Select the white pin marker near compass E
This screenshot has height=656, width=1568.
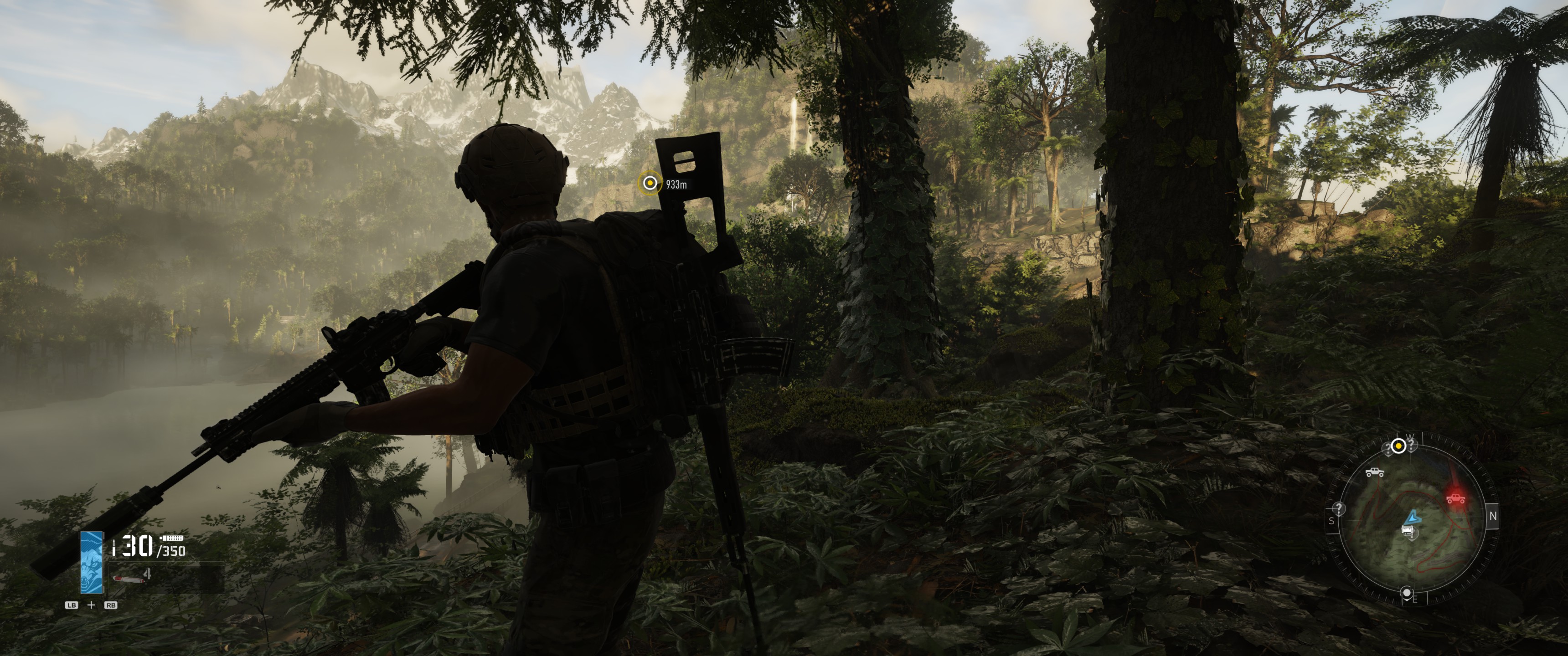tap(1407, 591)
